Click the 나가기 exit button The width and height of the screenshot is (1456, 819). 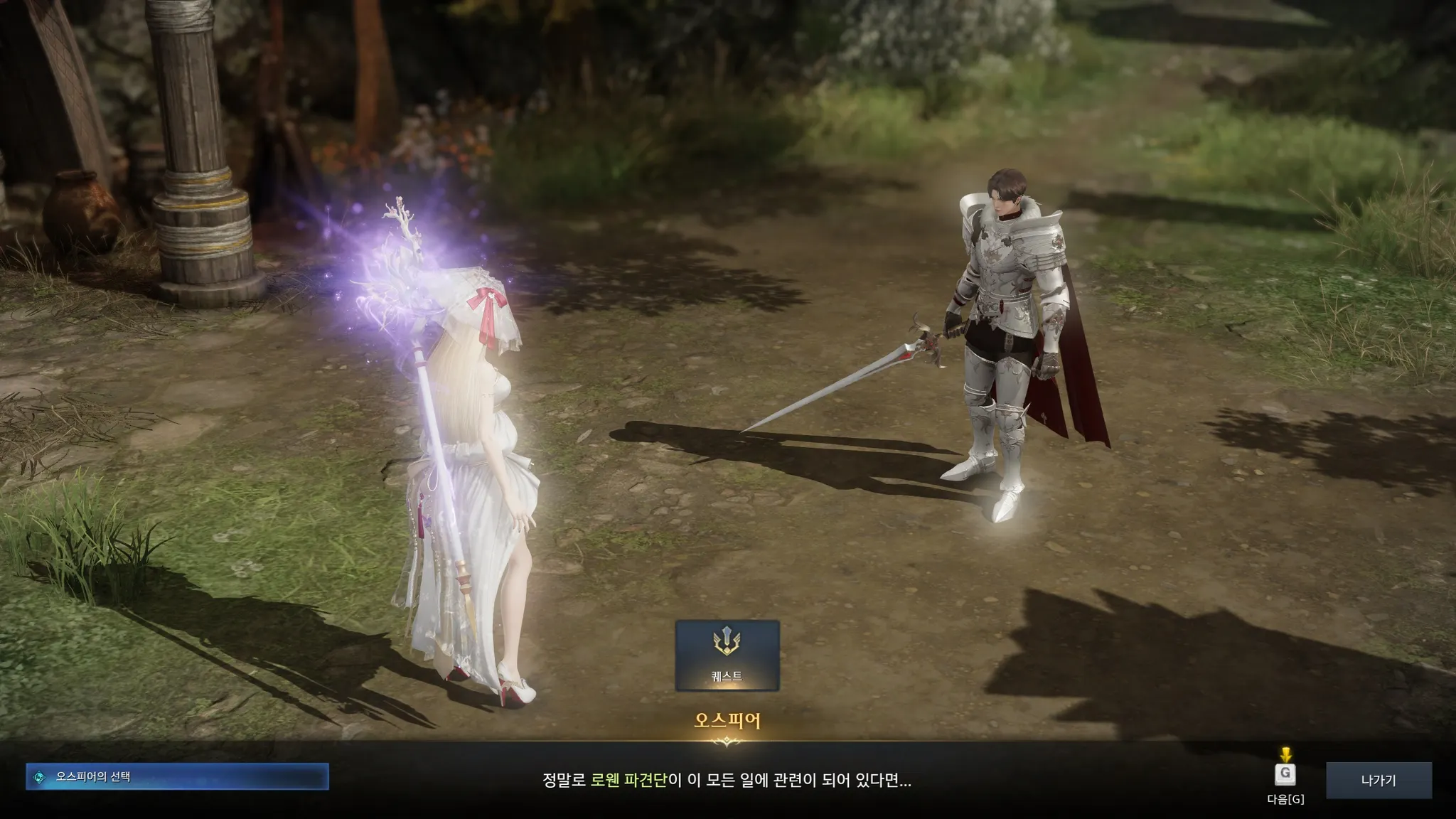tap(1378, 780)
